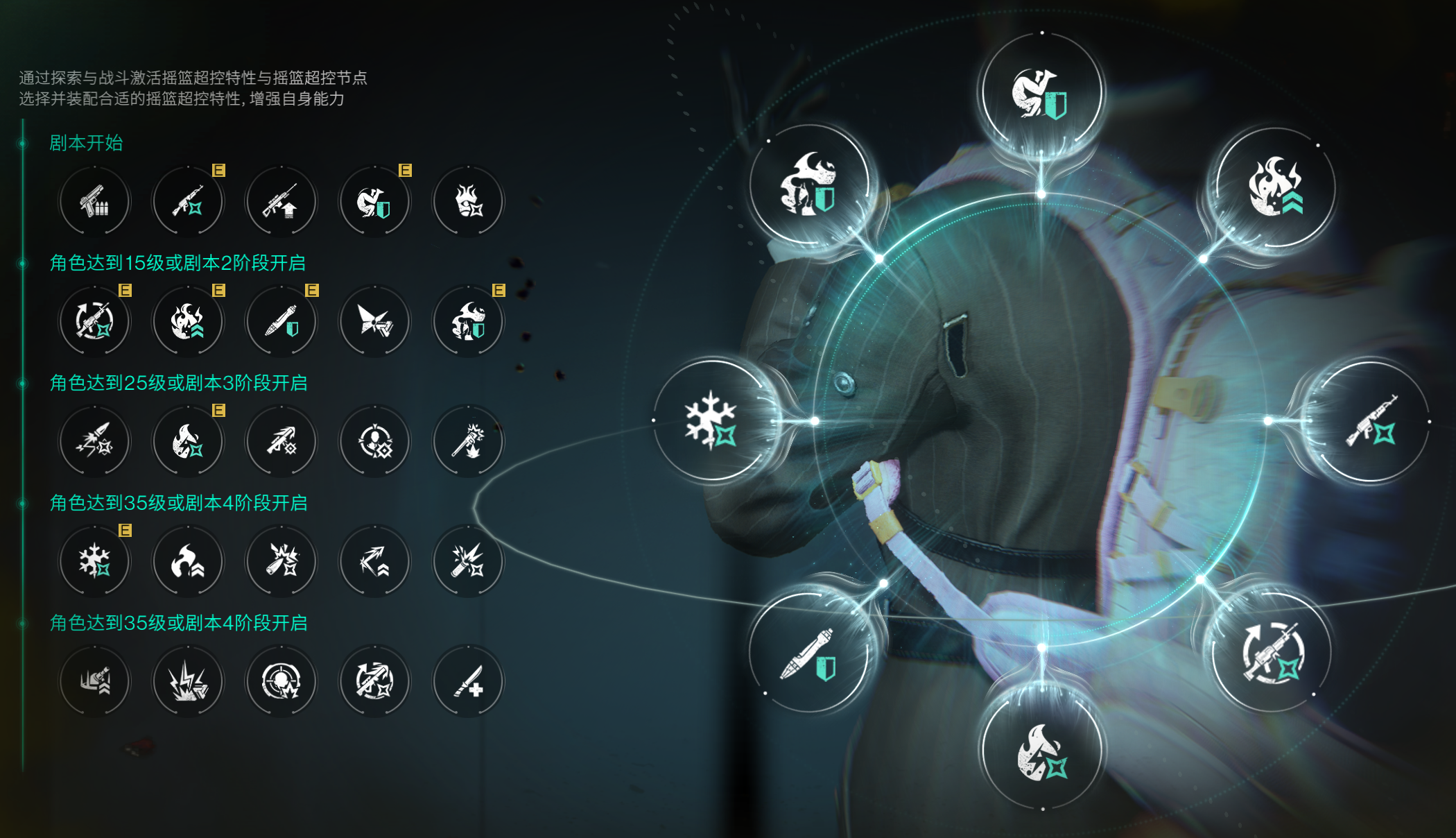The image size is (1456, 838).
Task: Select the burning figure shield wheel node
Action: (808, 185)
